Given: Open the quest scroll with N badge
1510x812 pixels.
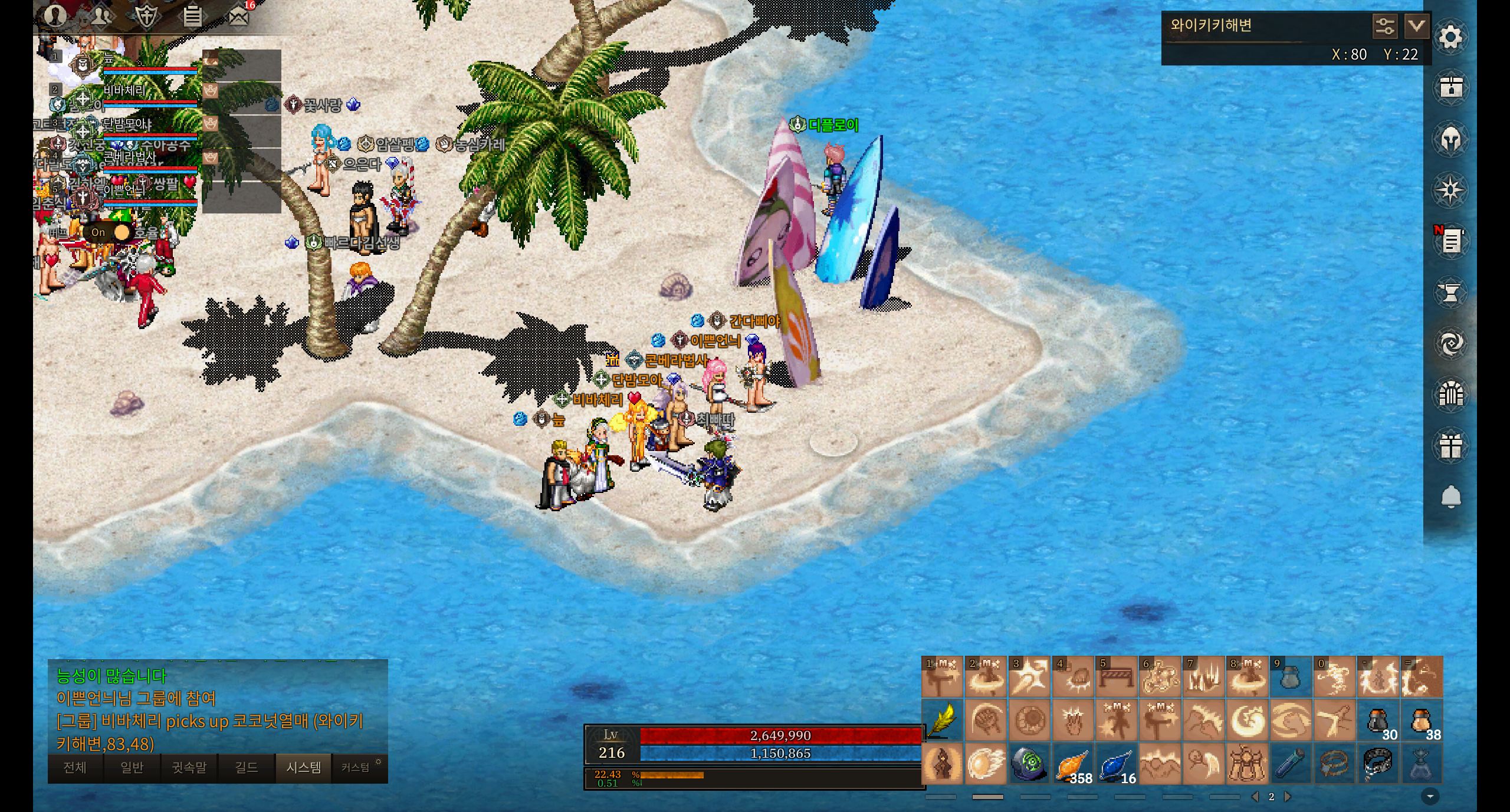Looking at the screenshot, I should tap(1450, 241).
